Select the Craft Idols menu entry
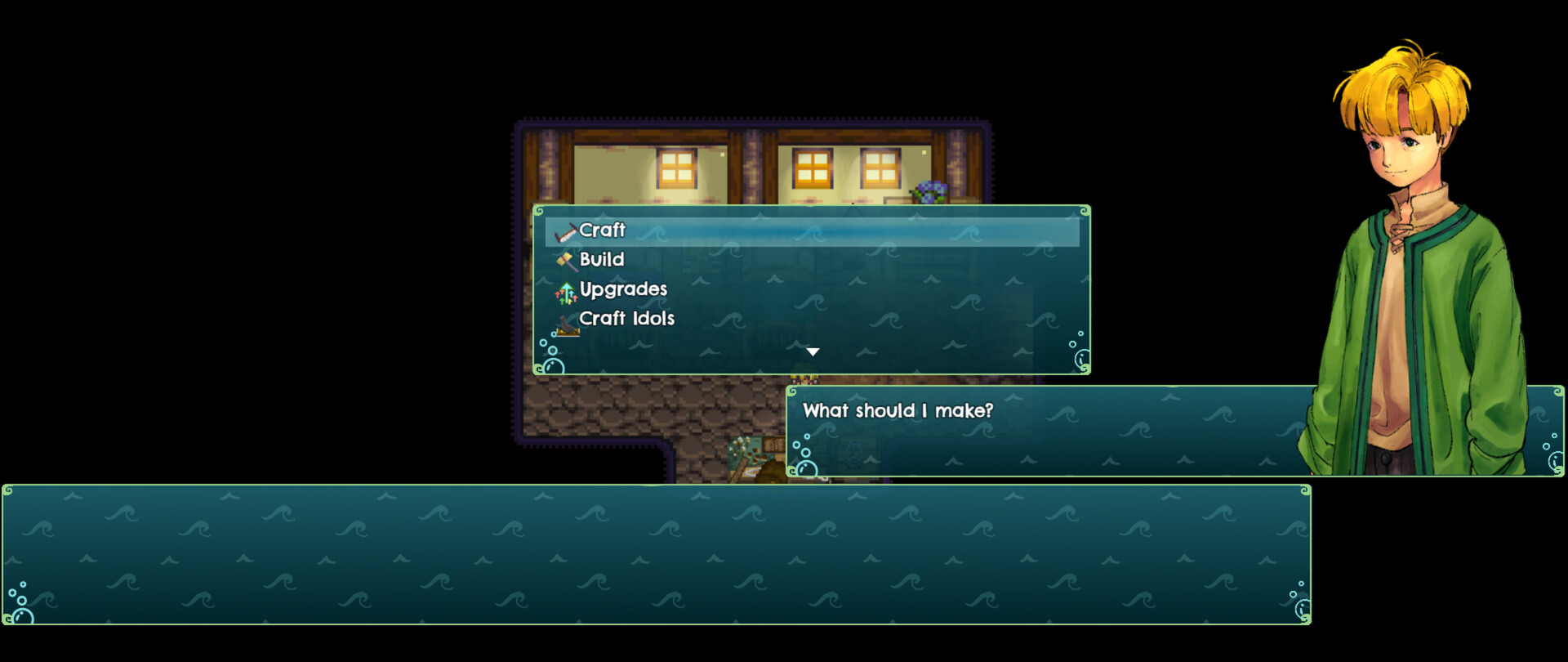Viewport: 1568px width, 662px height. pos(627,319)
